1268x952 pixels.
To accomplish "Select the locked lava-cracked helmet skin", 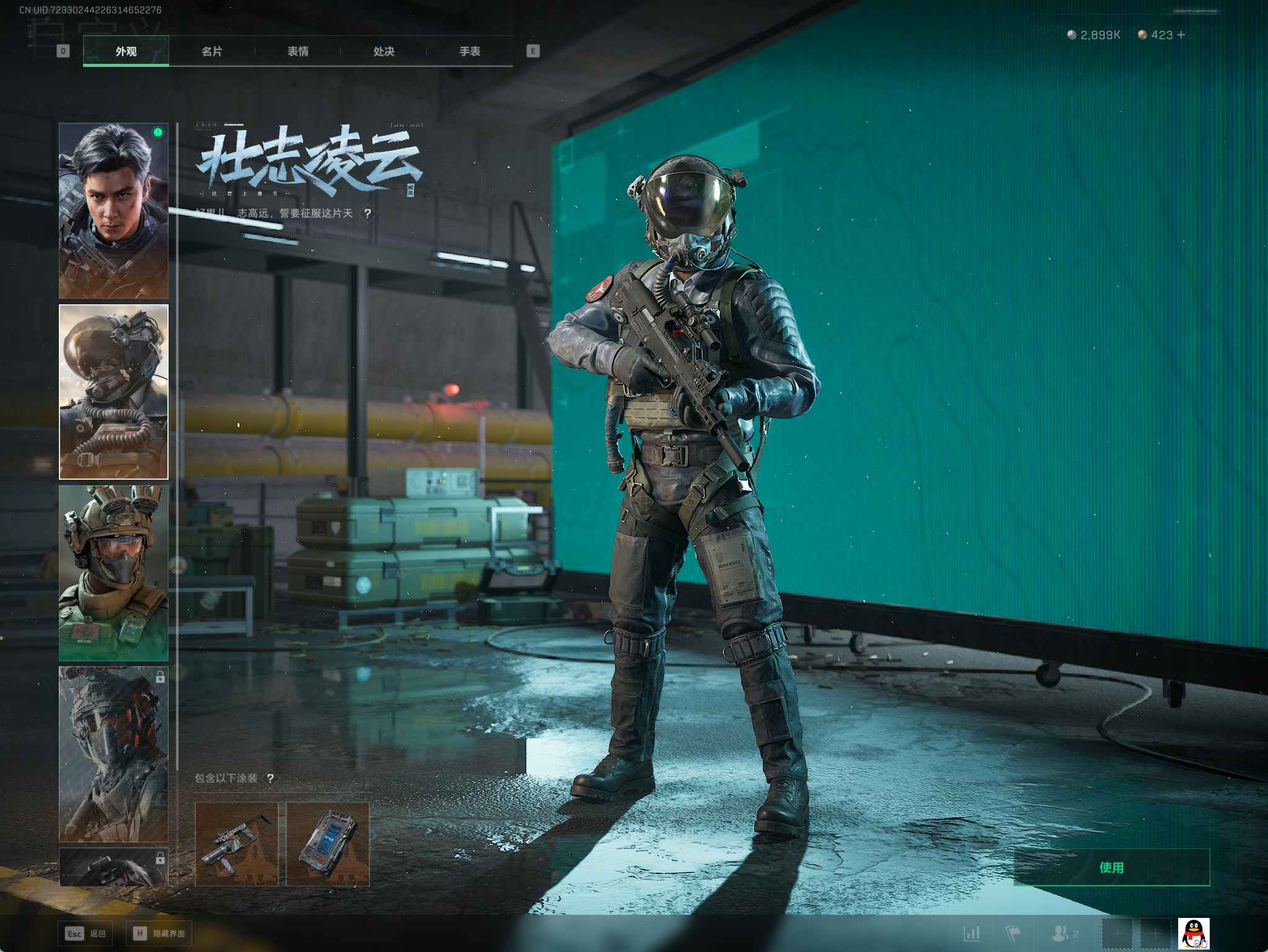I will click(x=113, y=754).
